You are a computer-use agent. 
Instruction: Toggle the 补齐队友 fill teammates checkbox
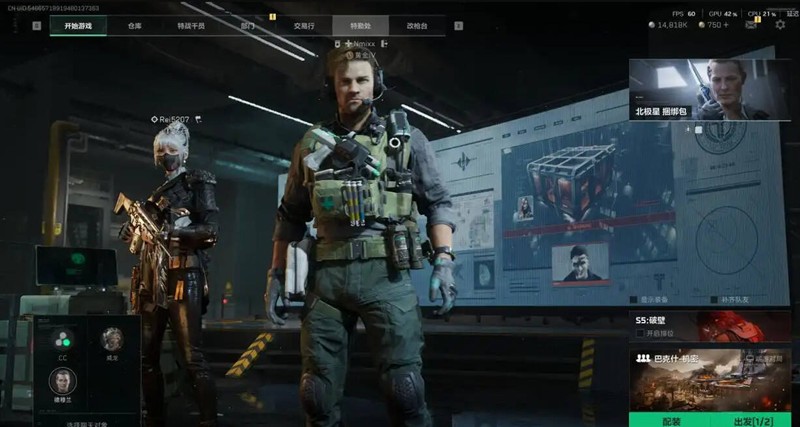tap(713, 299)
